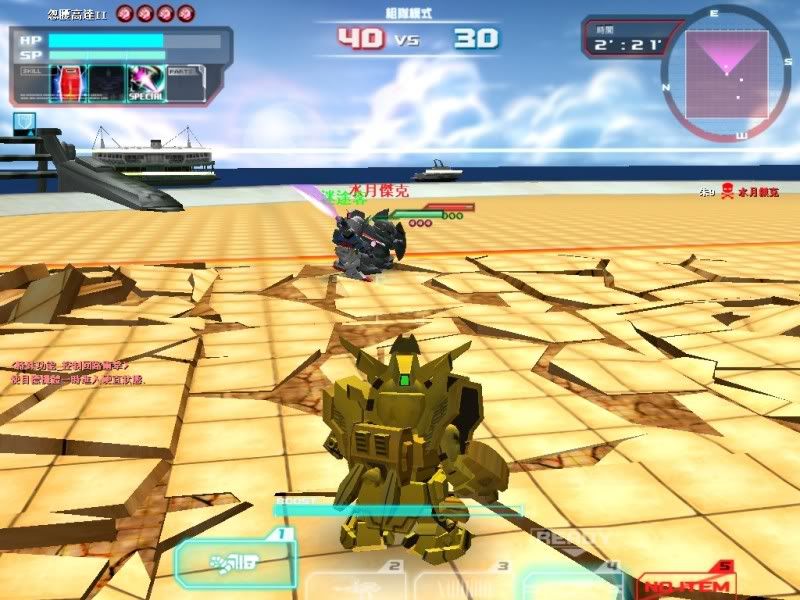Open the empty PARTS slot
Screen dimensions: 800x600
coord(184,83)
